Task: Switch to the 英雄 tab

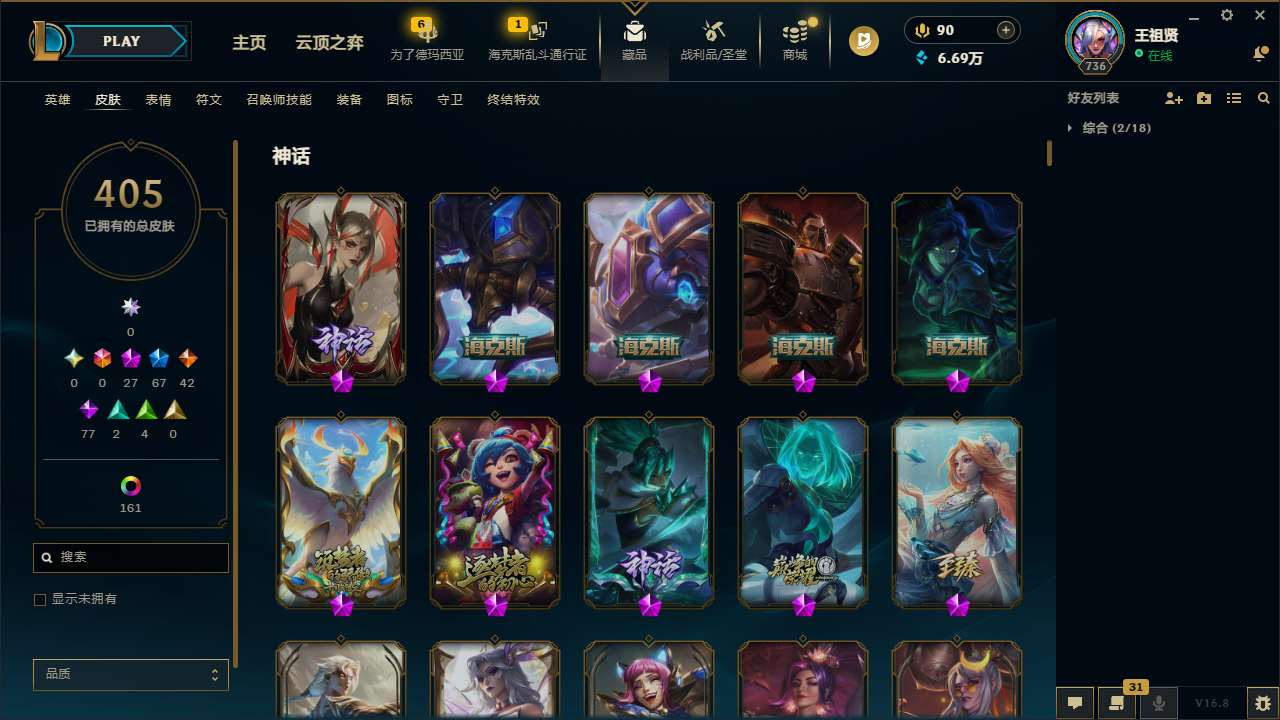Action: [57, 100]
